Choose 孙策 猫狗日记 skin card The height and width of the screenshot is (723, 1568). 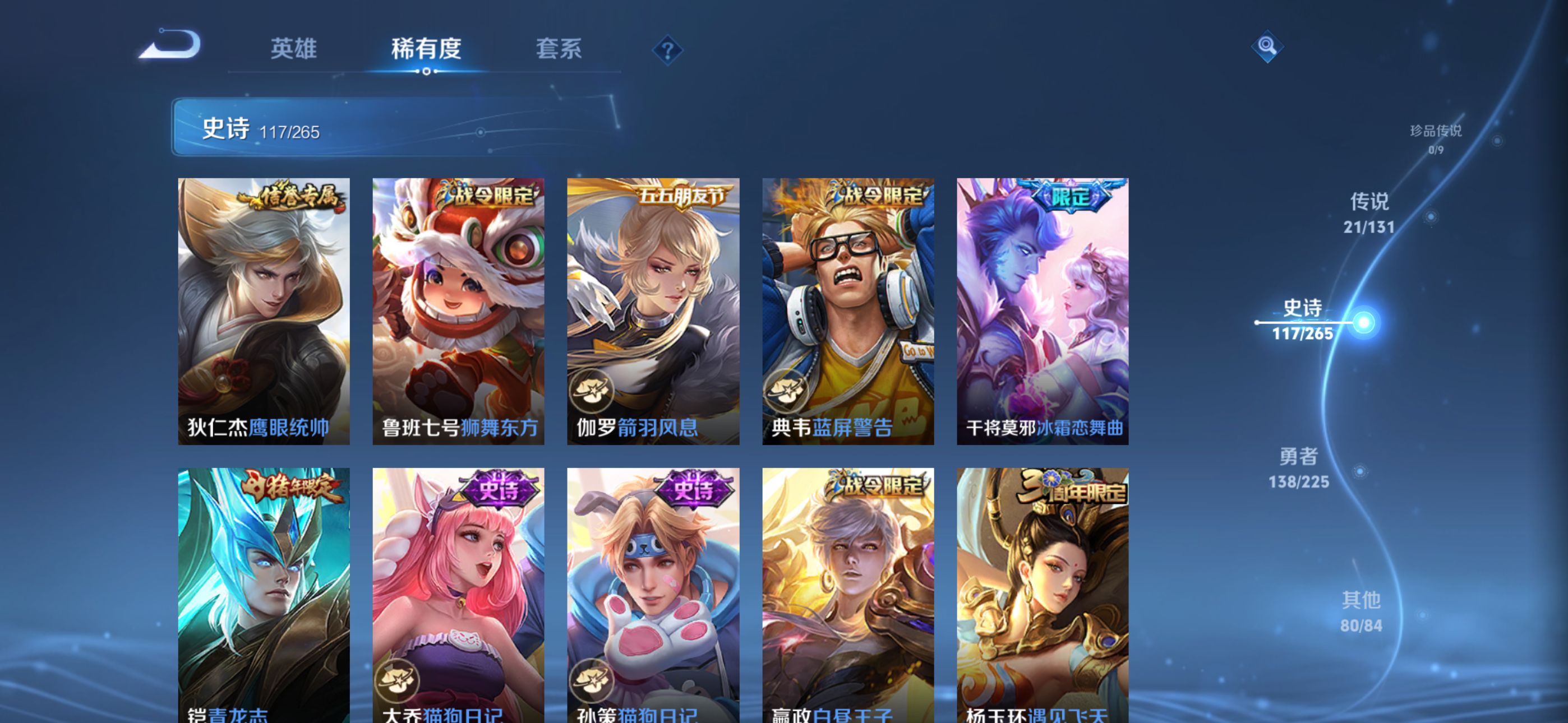pos(653,595)
